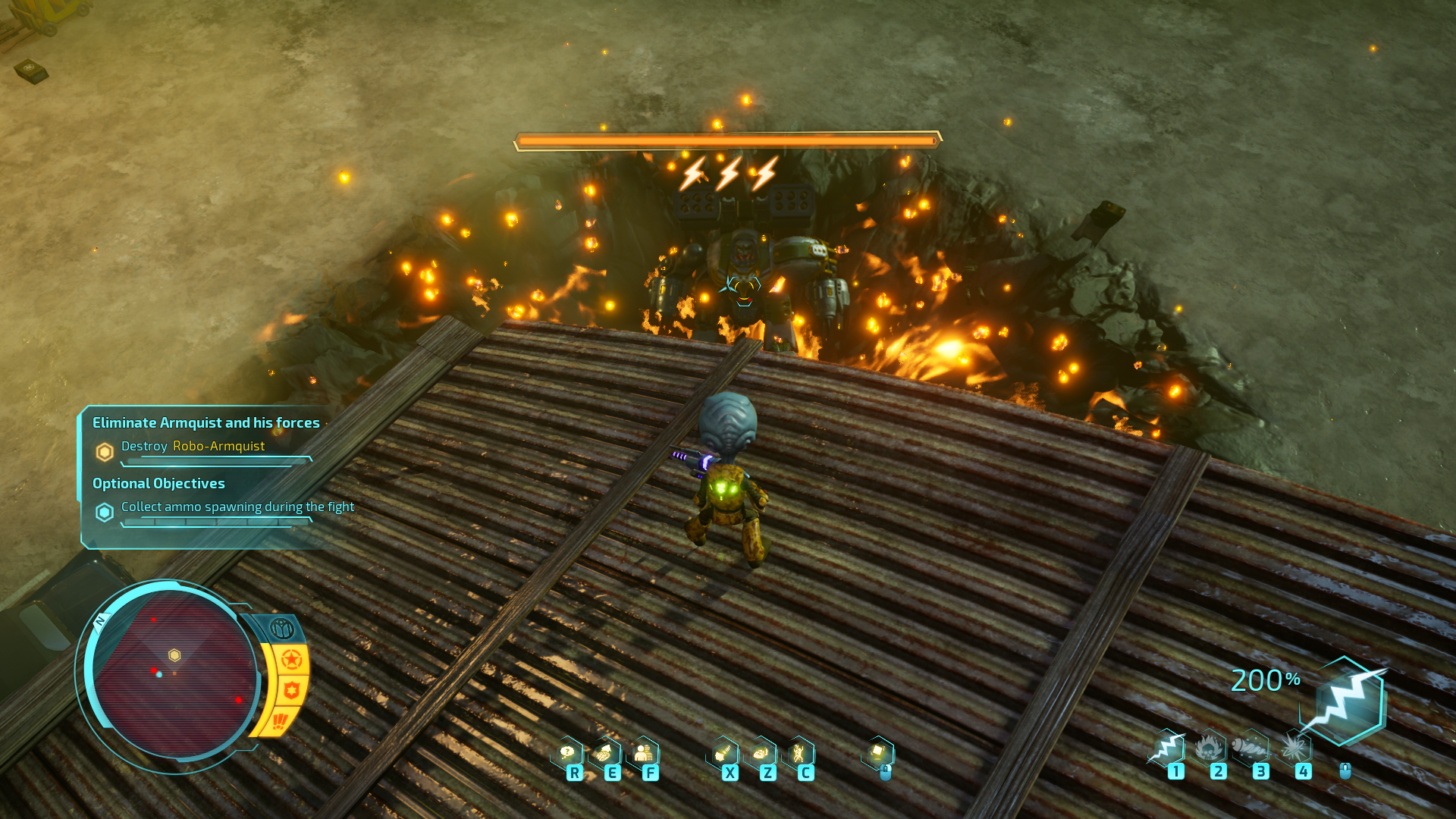Select the flaming skull weapon slot

click(1210, 748)
